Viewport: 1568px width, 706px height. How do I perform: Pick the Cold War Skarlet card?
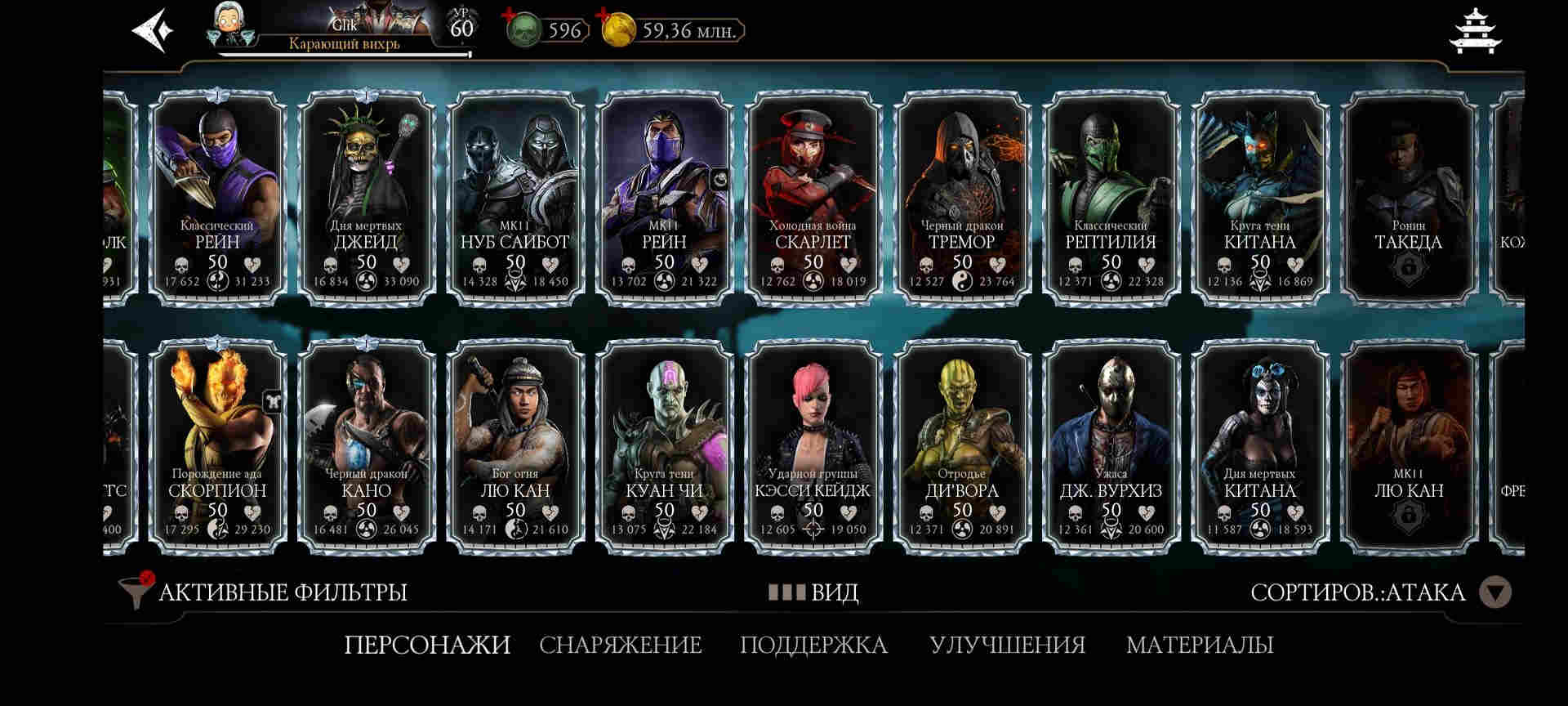(x=813, y=198)
